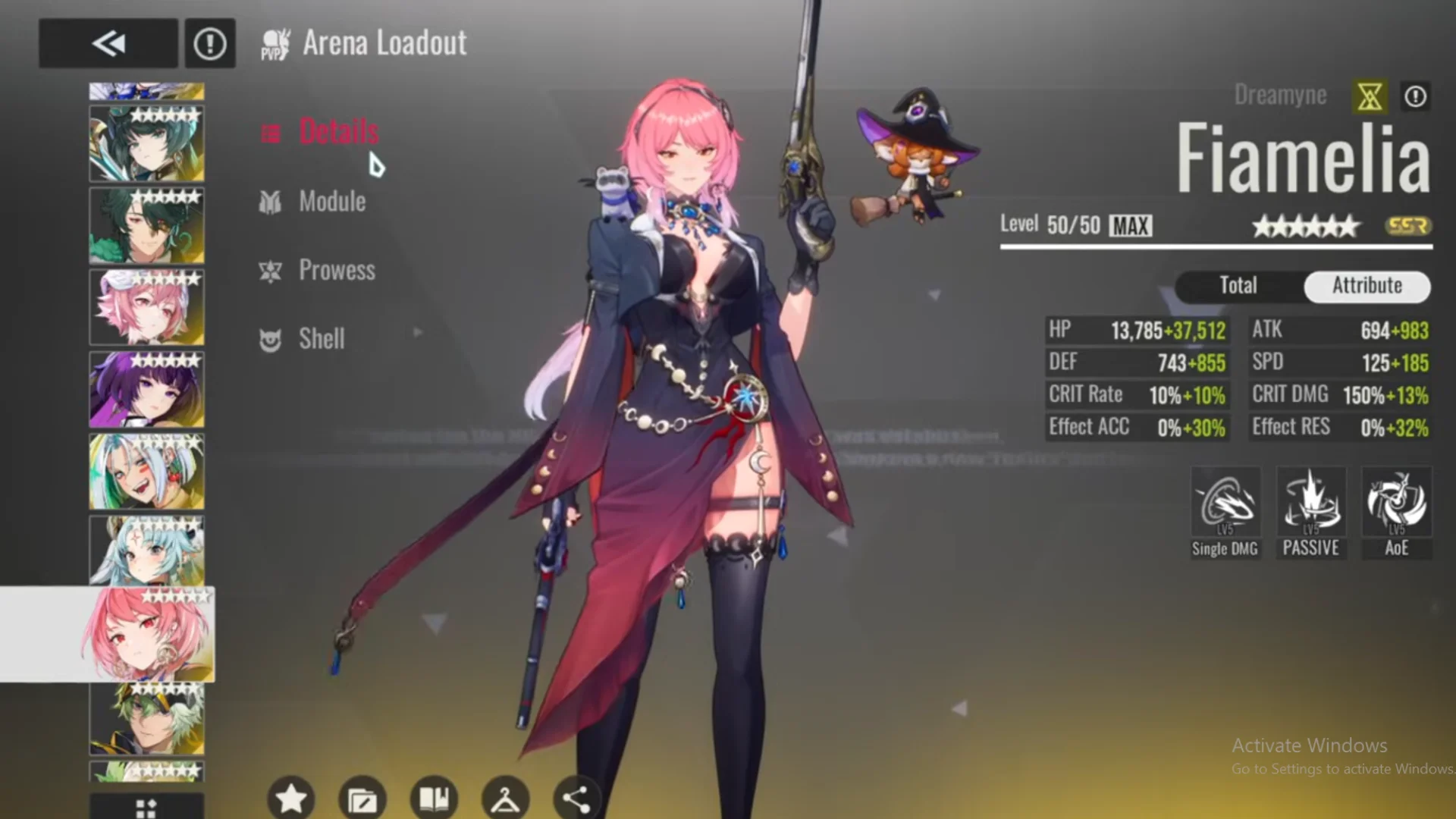Keep Attribute stats view selected
This screenshot has height=819, width=1456.
click(1367, 286)
